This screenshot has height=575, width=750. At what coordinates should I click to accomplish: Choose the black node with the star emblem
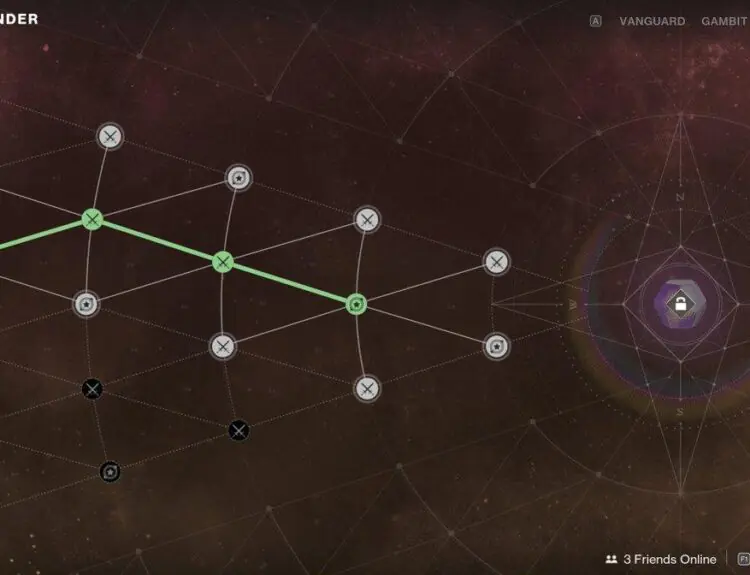pyautogui.click(x=111, y=471)
